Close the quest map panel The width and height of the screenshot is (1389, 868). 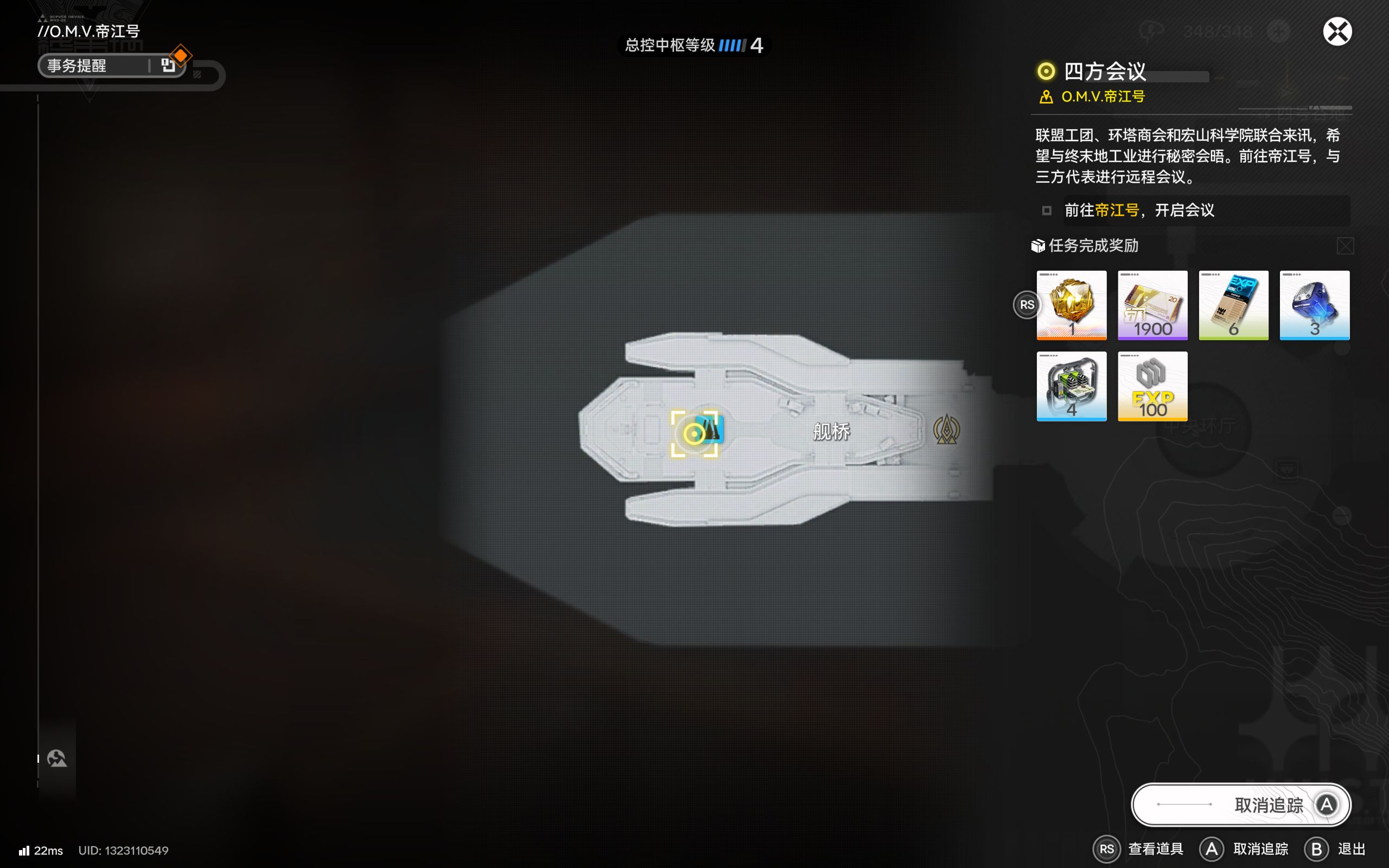pos(1337,31)
